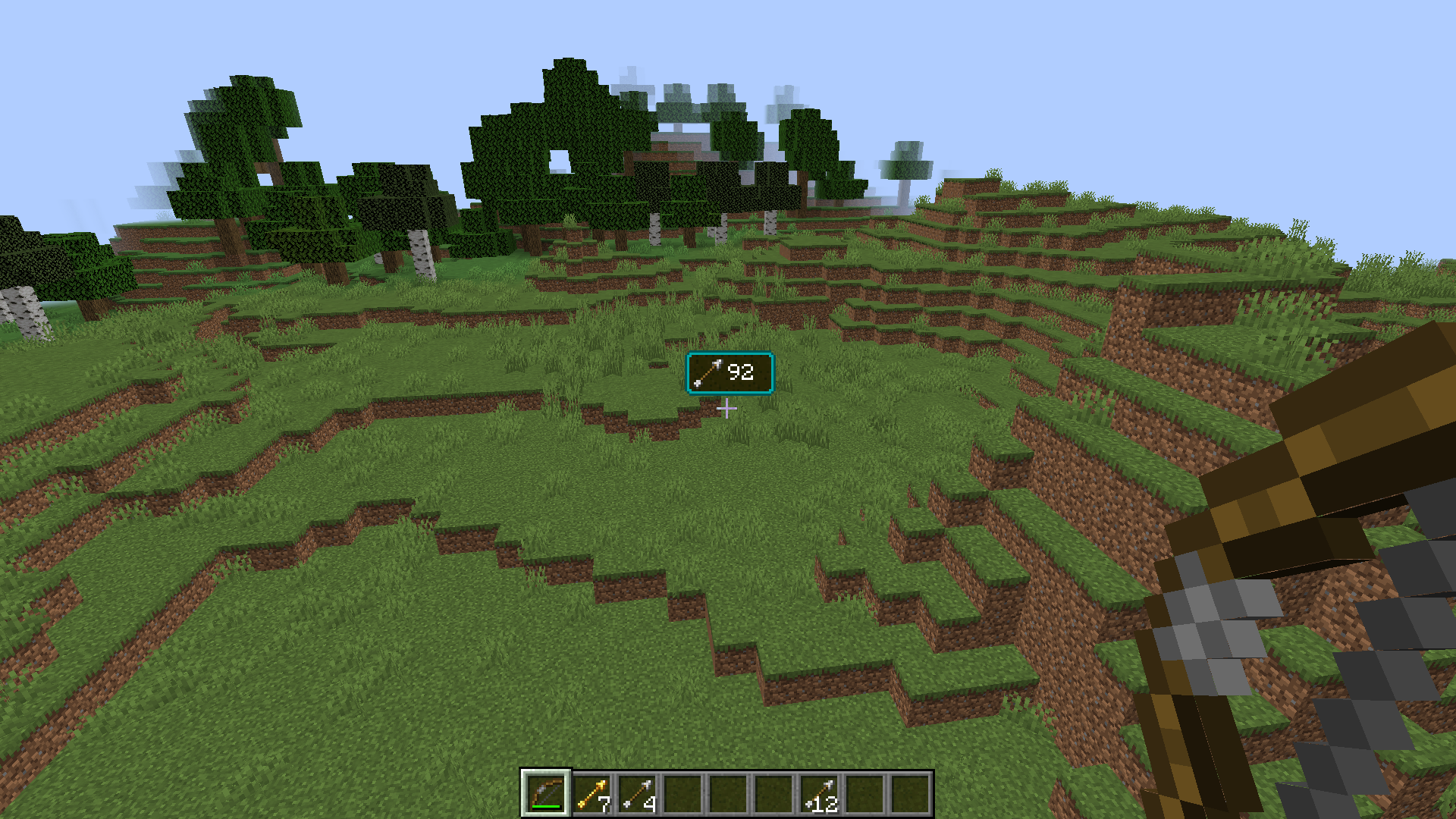1456x819 pixels.
Task: Click the last empty hotbar slot
Action: [910, 792]
